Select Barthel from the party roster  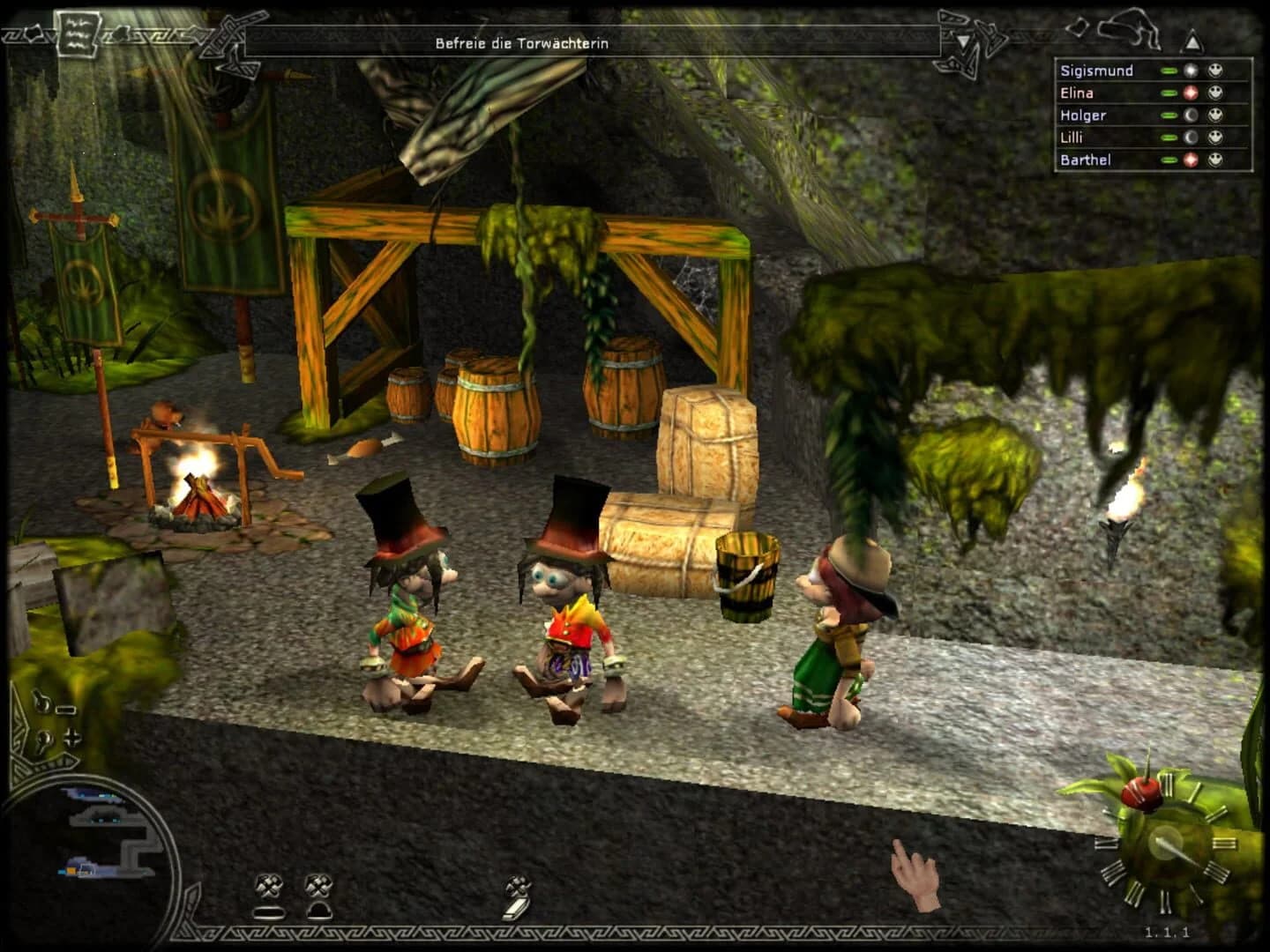(x=1085, y=160)
